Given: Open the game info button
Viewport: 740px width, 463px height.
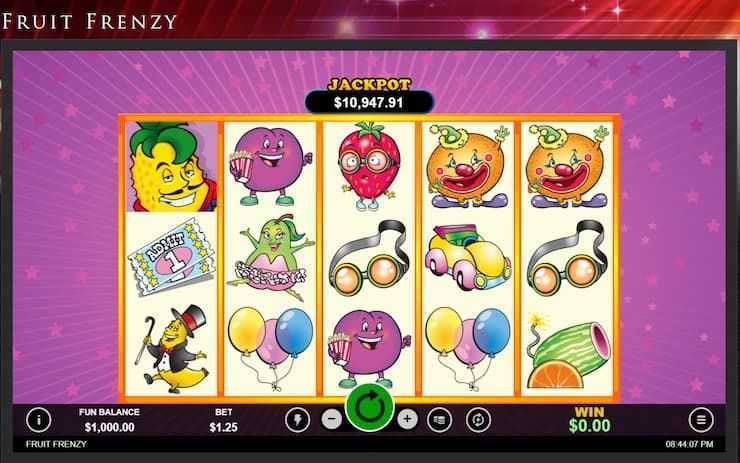Looking at the screenshot, I should [x=38, y=420].
